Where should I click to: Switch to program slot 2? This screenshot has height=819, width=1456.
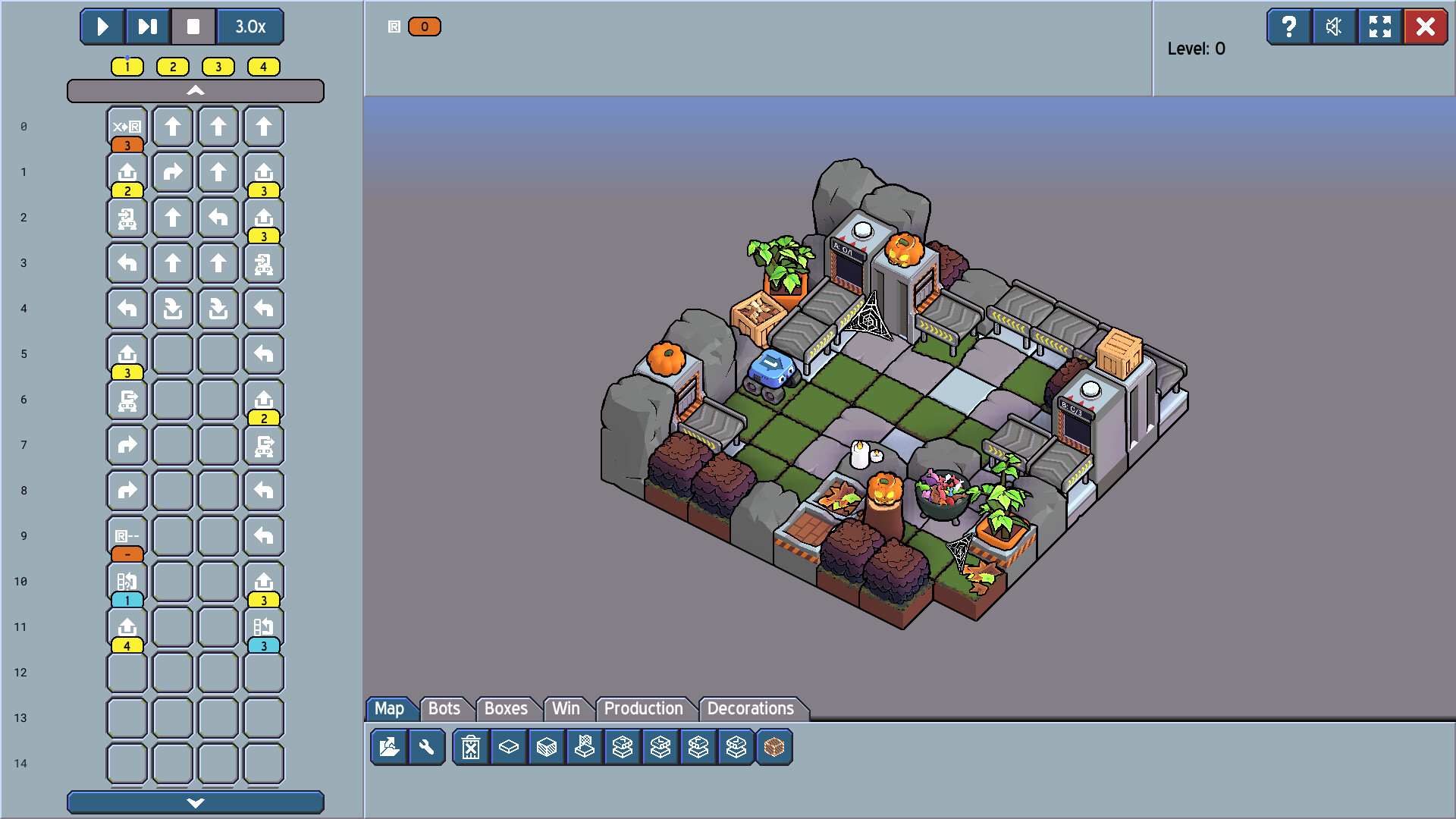172,67
